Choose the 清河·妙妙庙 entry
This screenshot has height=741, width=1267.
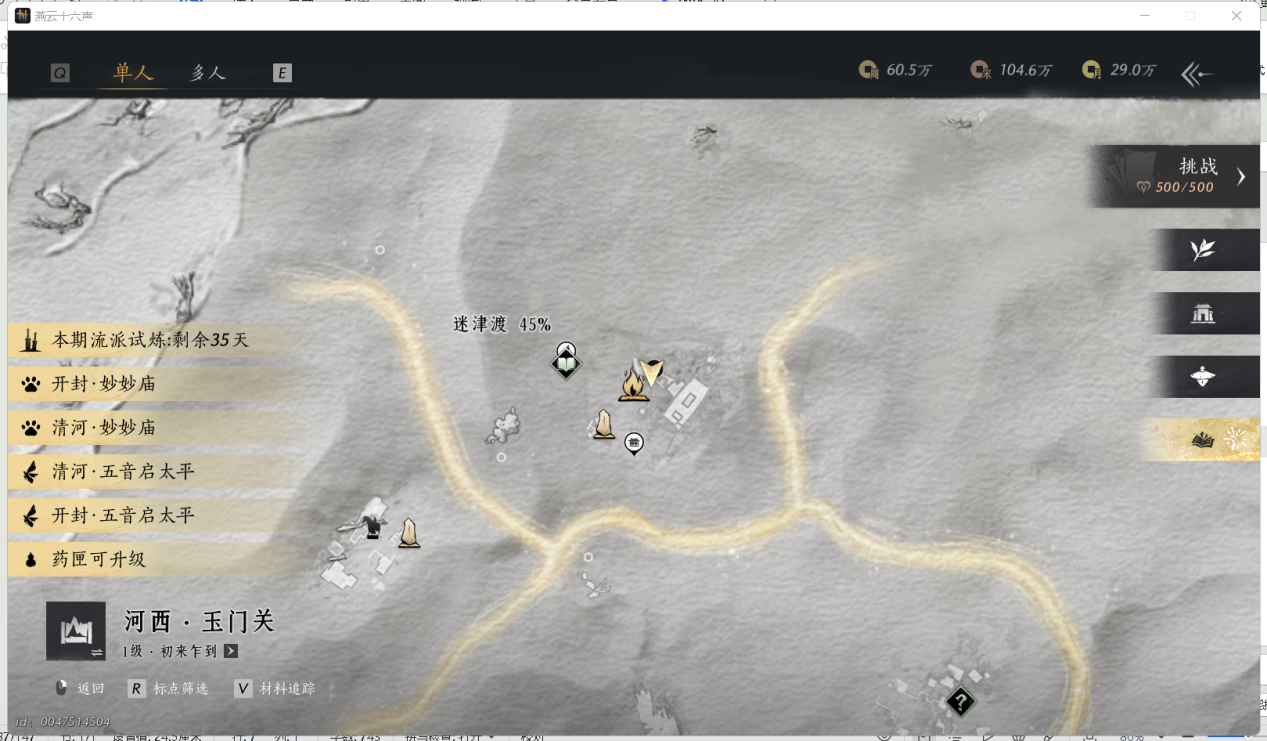[x=104, y=428]
